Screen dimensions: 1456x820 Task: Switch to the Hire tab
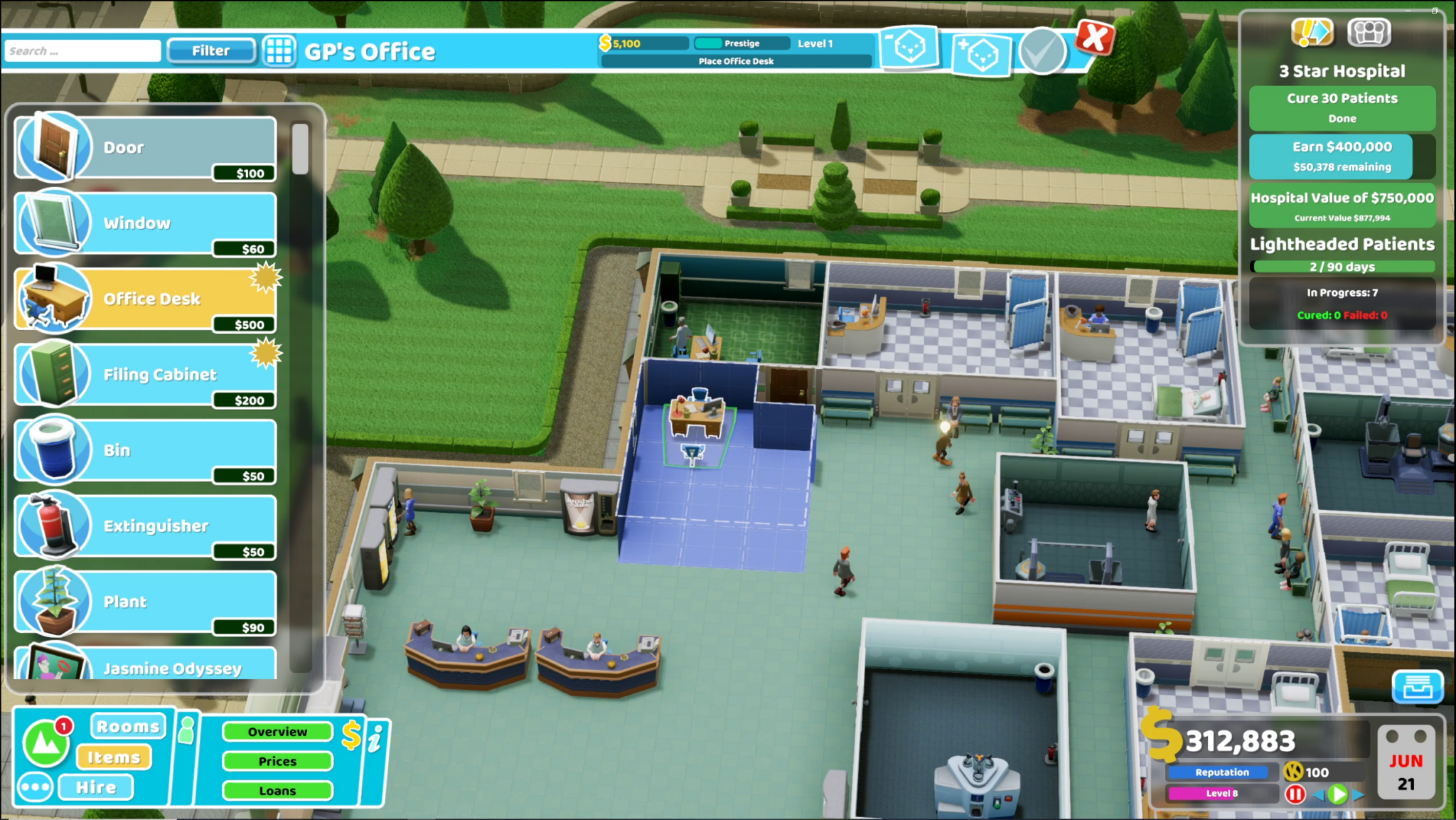click(x=97, y=787)
